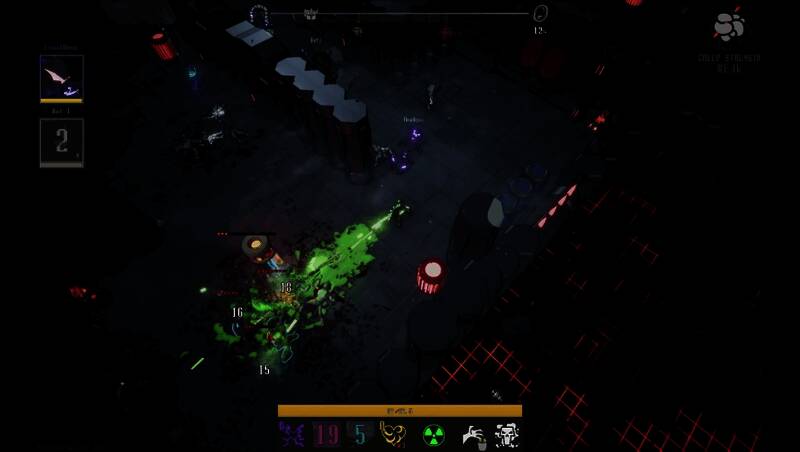The image size is (800, 452).
Task: Choose the slot showing number 2
Action: pos(61,141)
